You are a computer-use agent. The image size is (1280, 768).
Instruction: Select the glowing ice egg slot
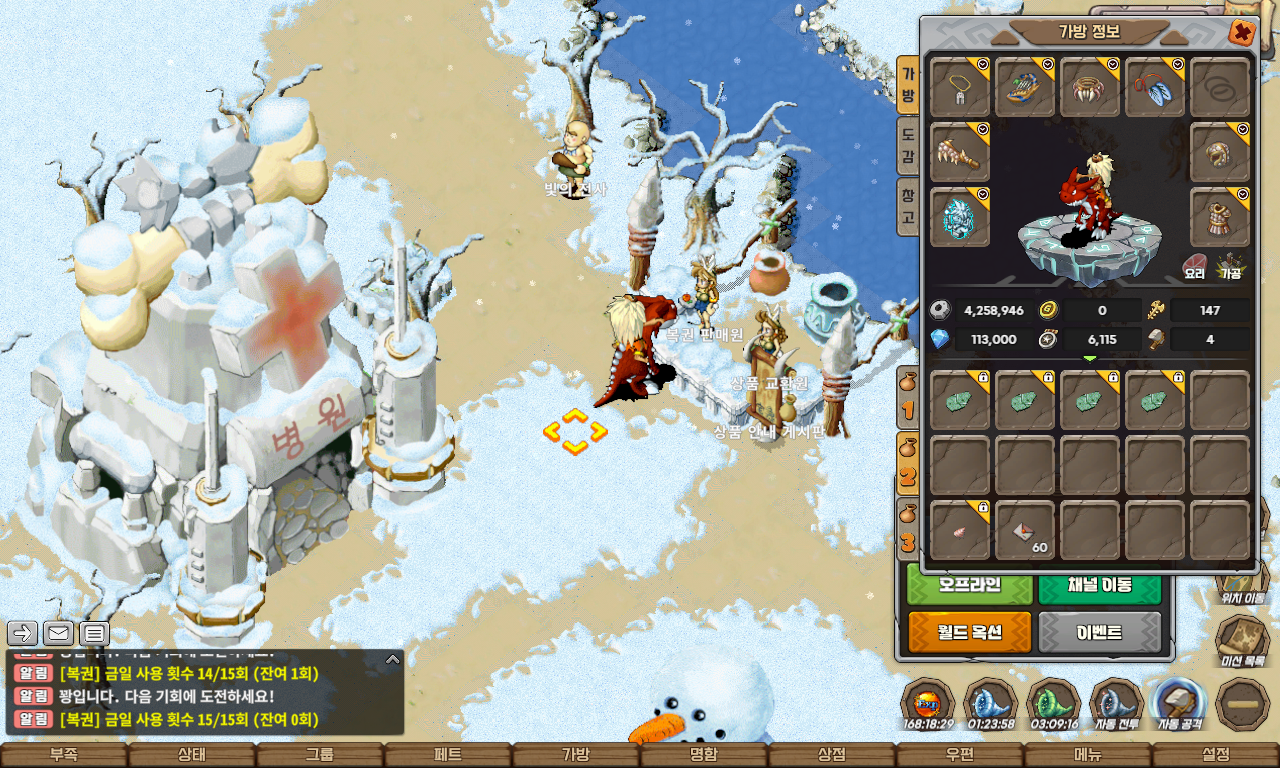960,217
